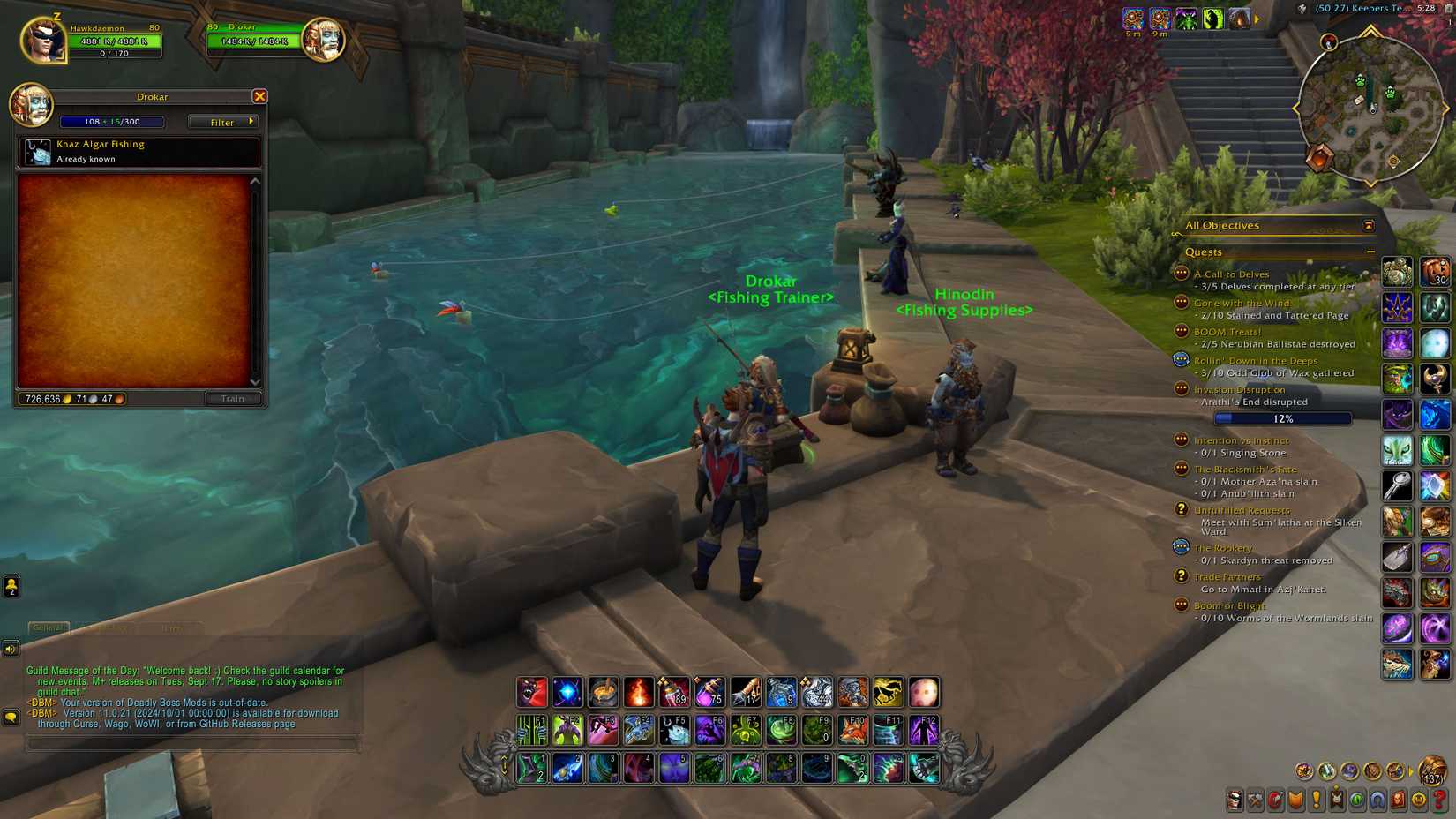The height and width of the screenshot is (819, 1456).
Task: Open the Professions micro menu icon
Action: coord(1256,801)
